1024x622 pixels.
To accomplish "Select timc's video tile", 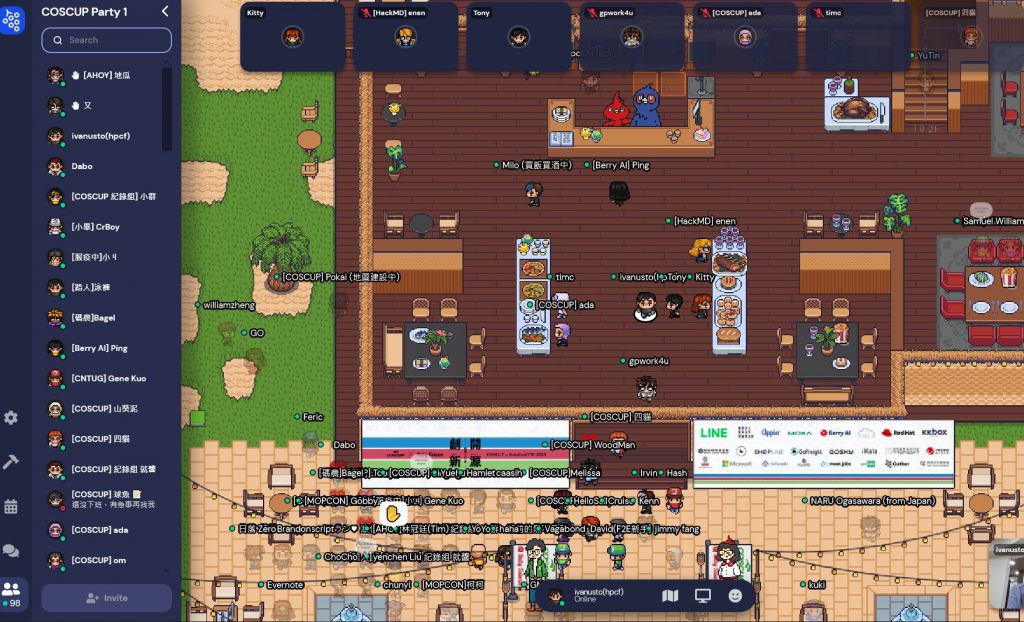I will point(857,37).
